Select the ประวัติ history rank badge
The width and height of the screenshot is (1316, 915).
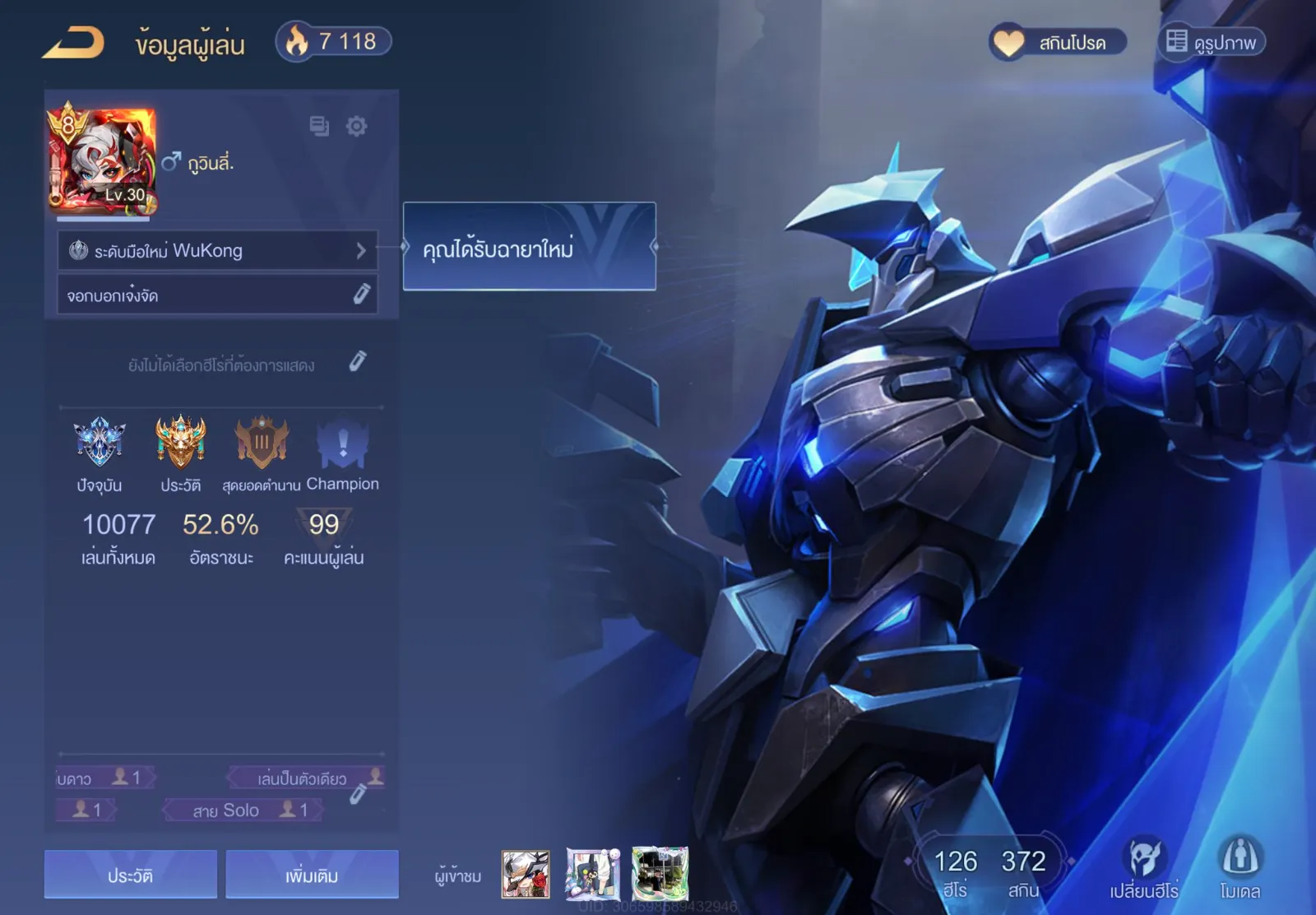(x=181, y=443)
